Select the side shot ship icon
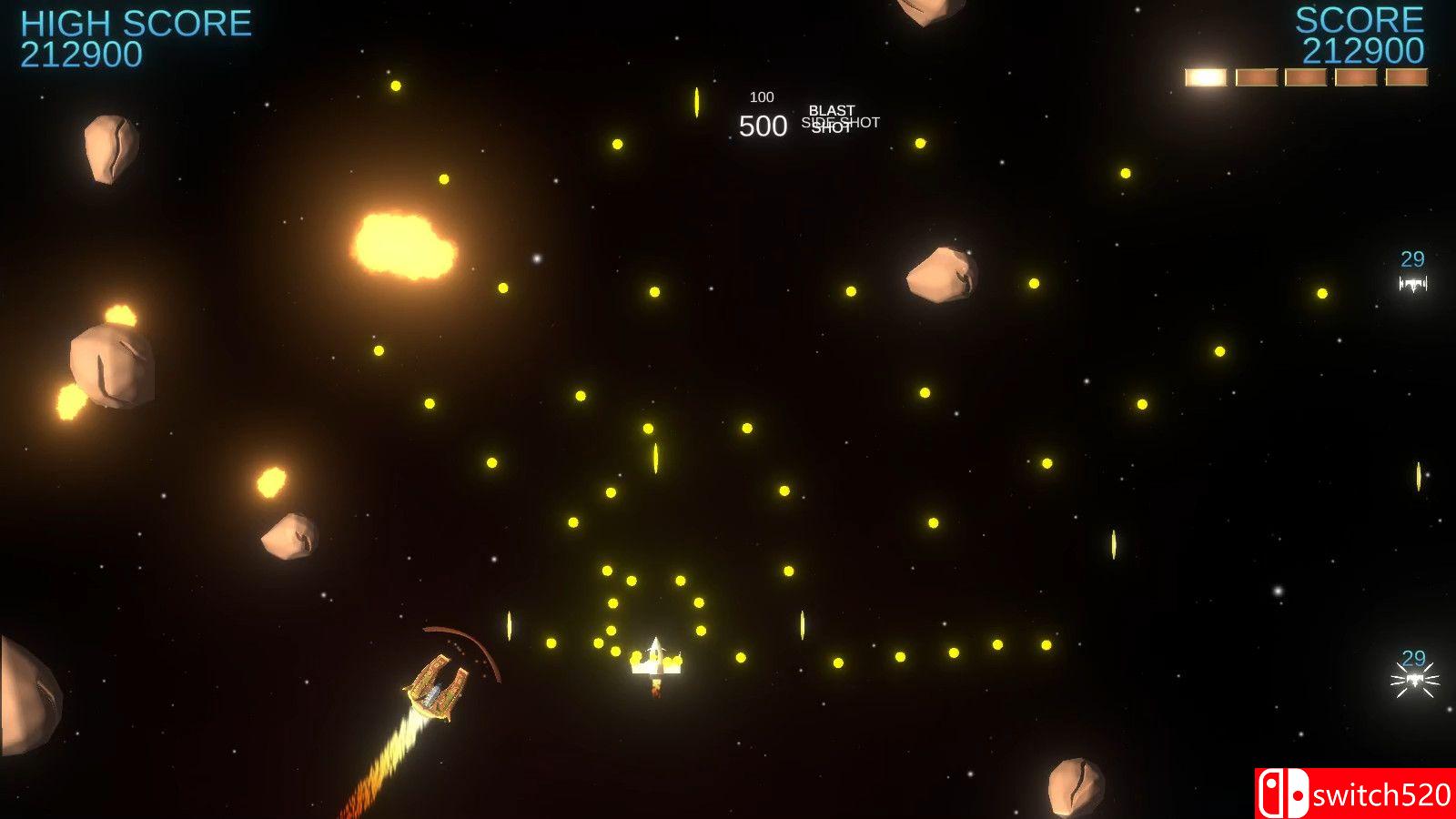Image resolution: width=1456 pixels, height=819 pixels. 1412,284
